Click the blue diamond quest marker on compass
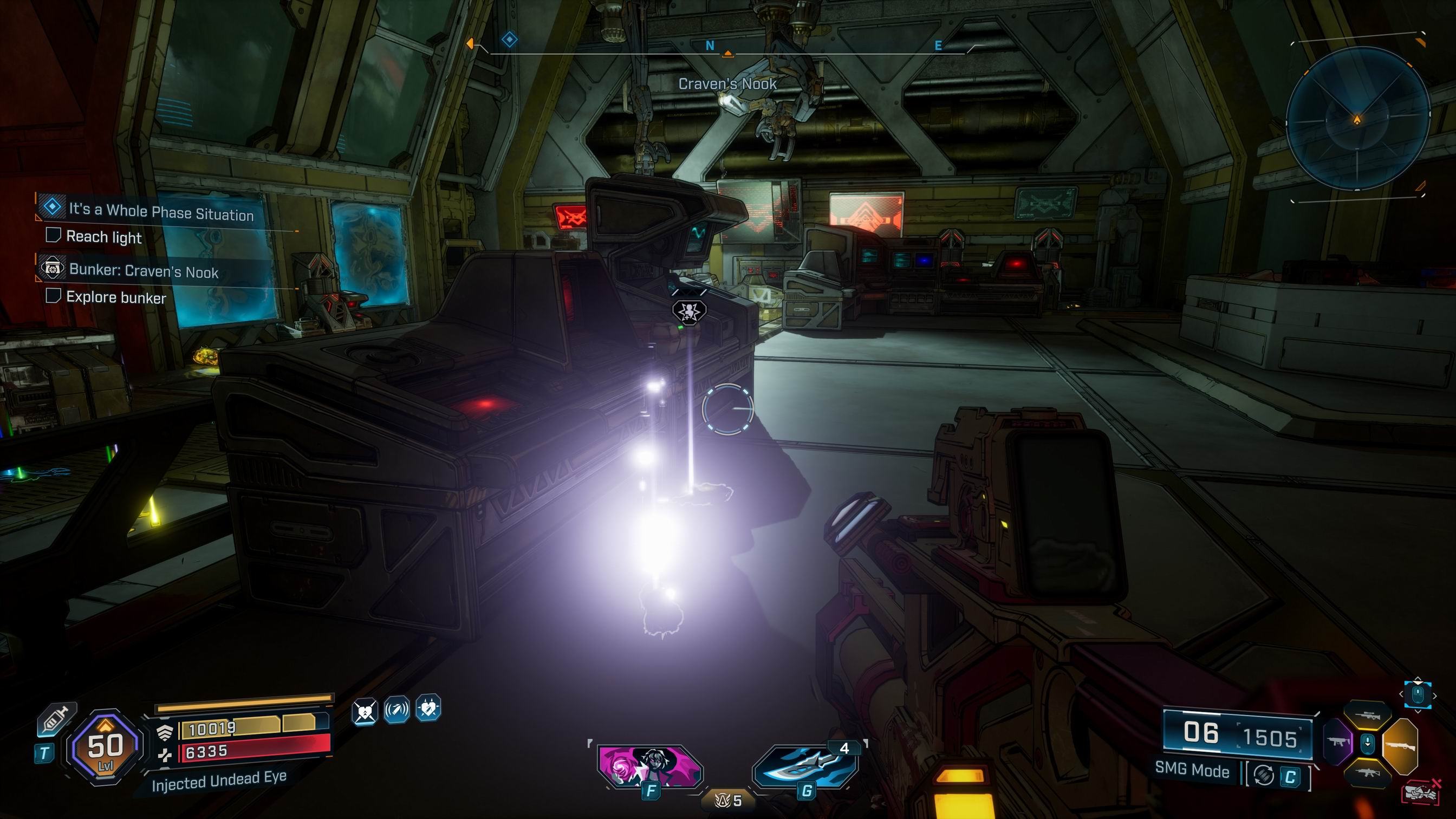 (509, 40)
